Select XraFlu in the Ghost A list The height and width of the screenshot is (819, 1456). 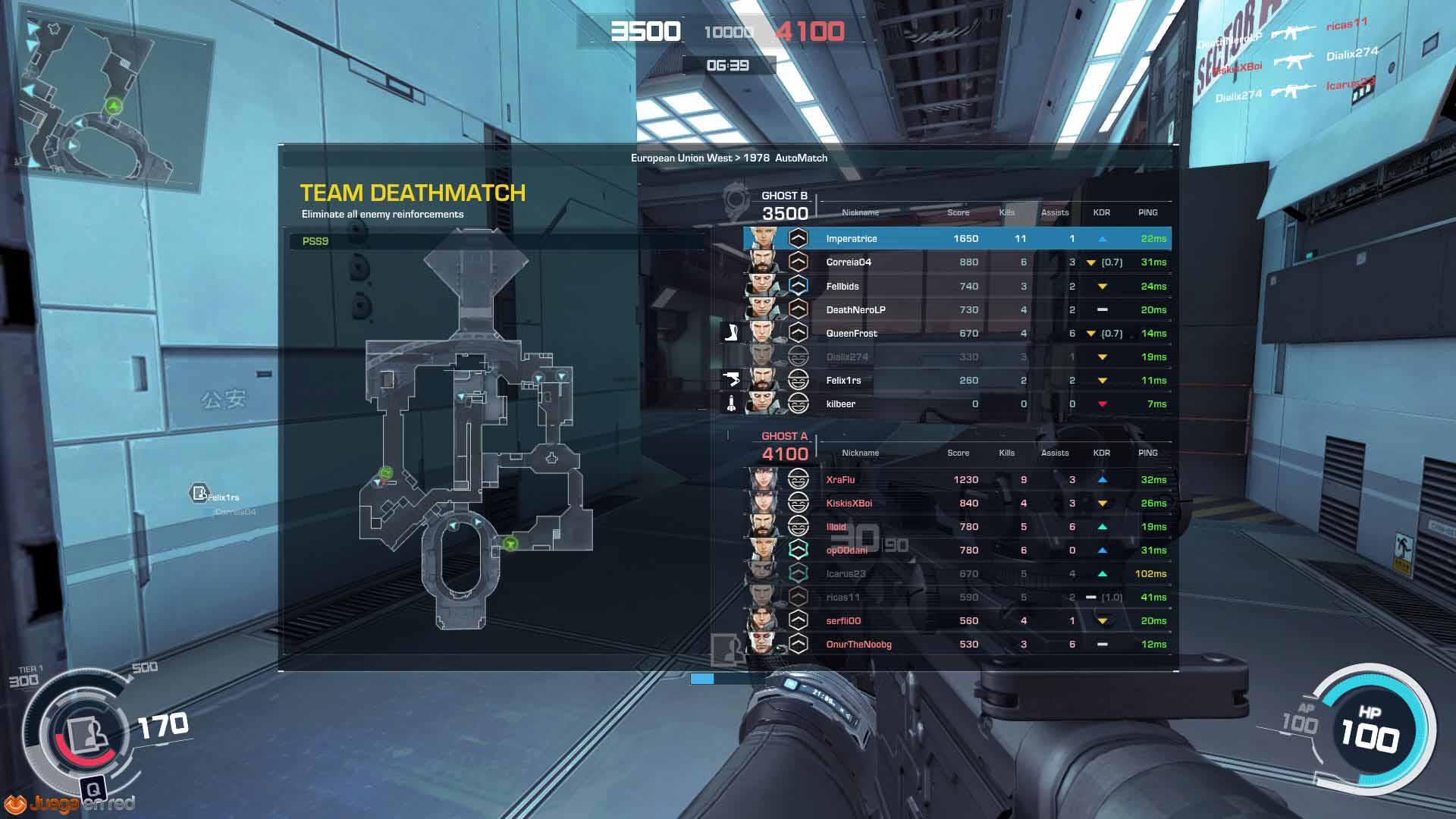957,480
